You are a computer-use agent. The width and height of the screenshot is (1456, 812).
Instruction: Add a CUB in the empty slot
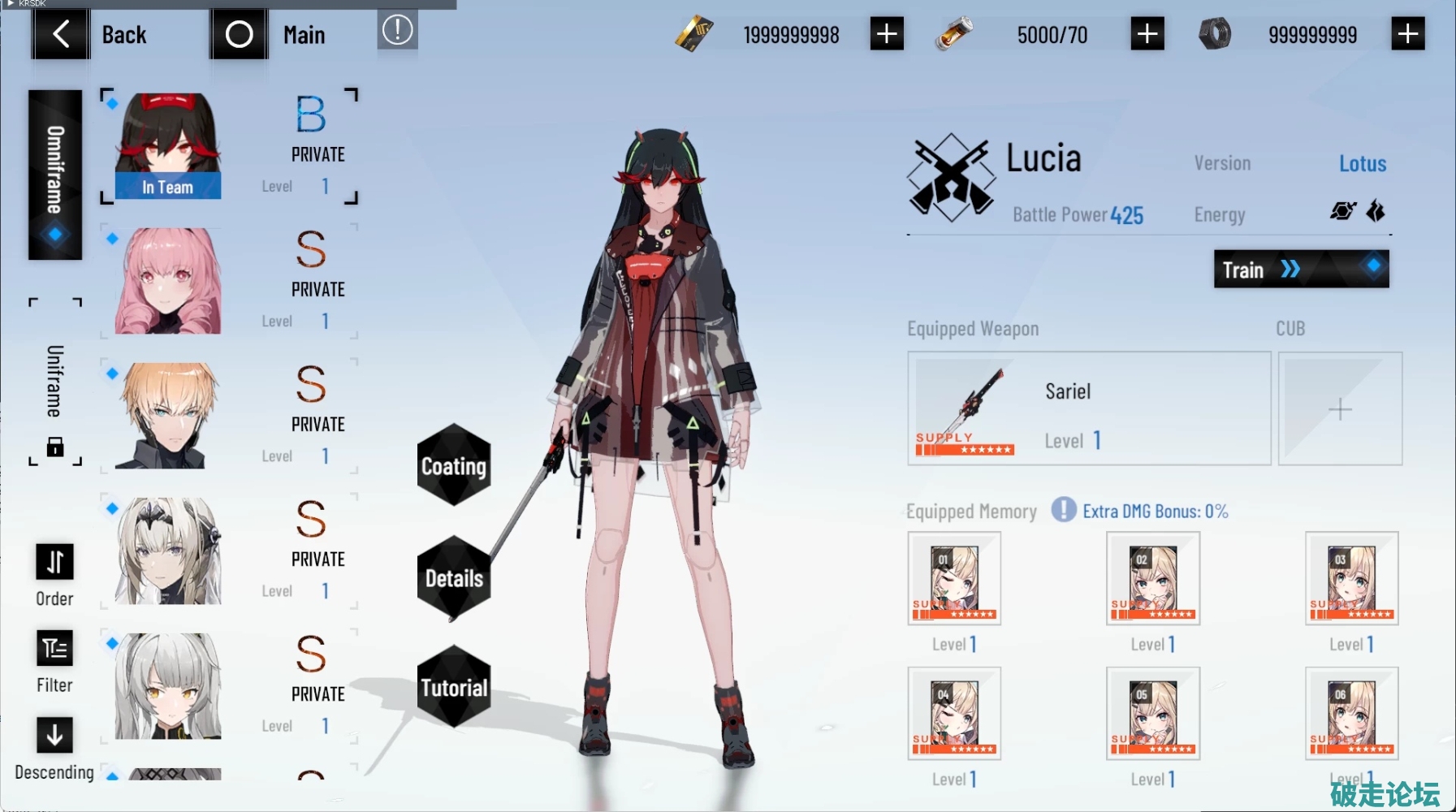[1340, 408]
